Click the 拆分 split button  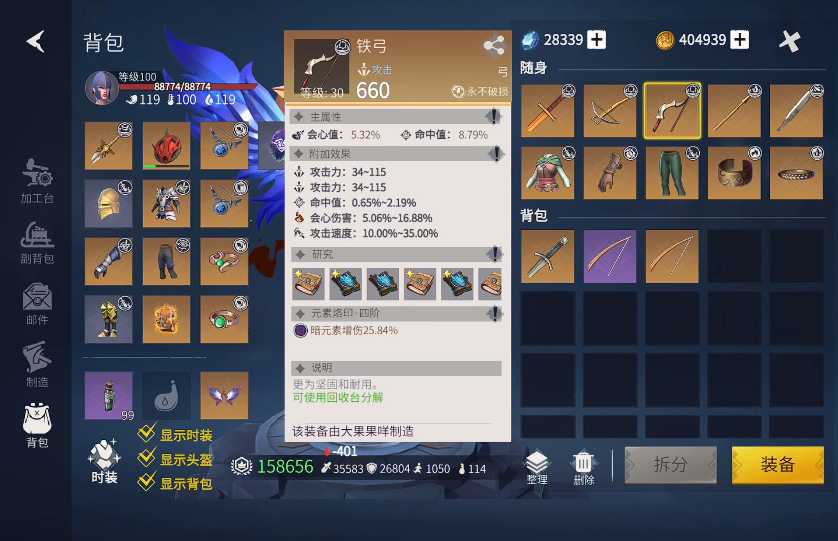pyautogui.click(x=670, y=465)
